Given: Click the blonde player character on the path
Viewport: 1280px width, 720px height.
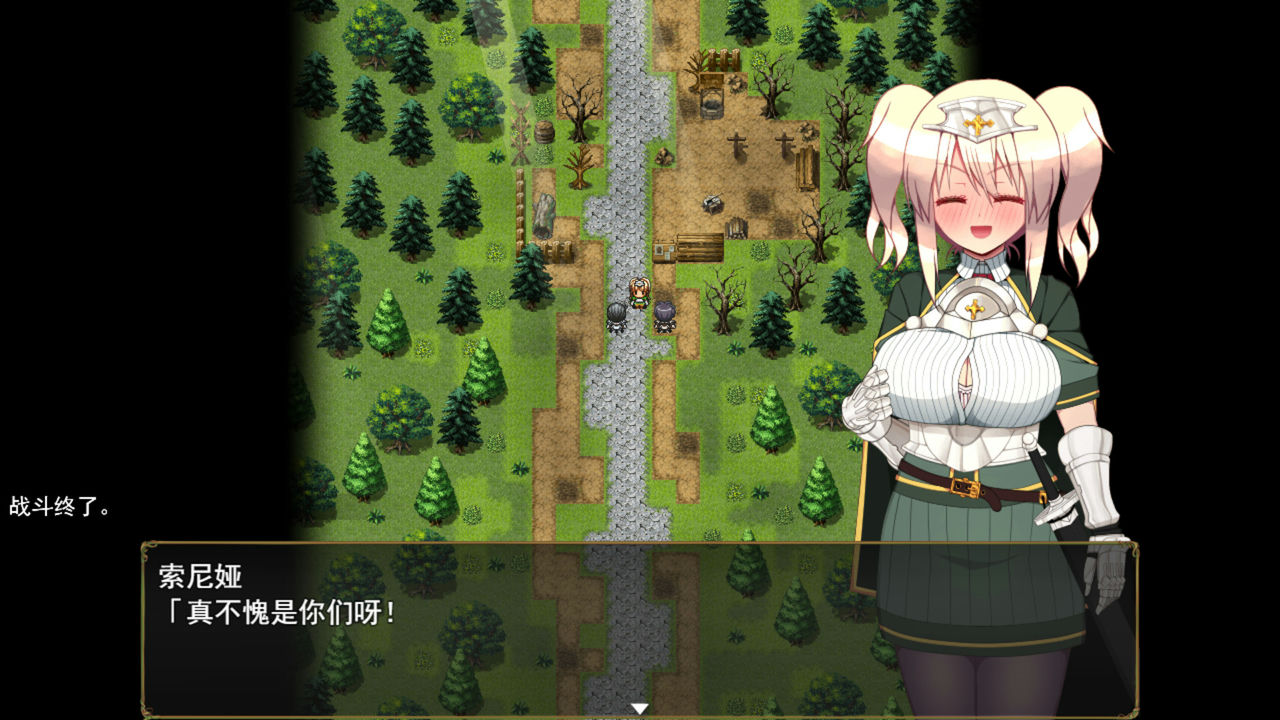Looking at the screenshot, I should 639,292.
